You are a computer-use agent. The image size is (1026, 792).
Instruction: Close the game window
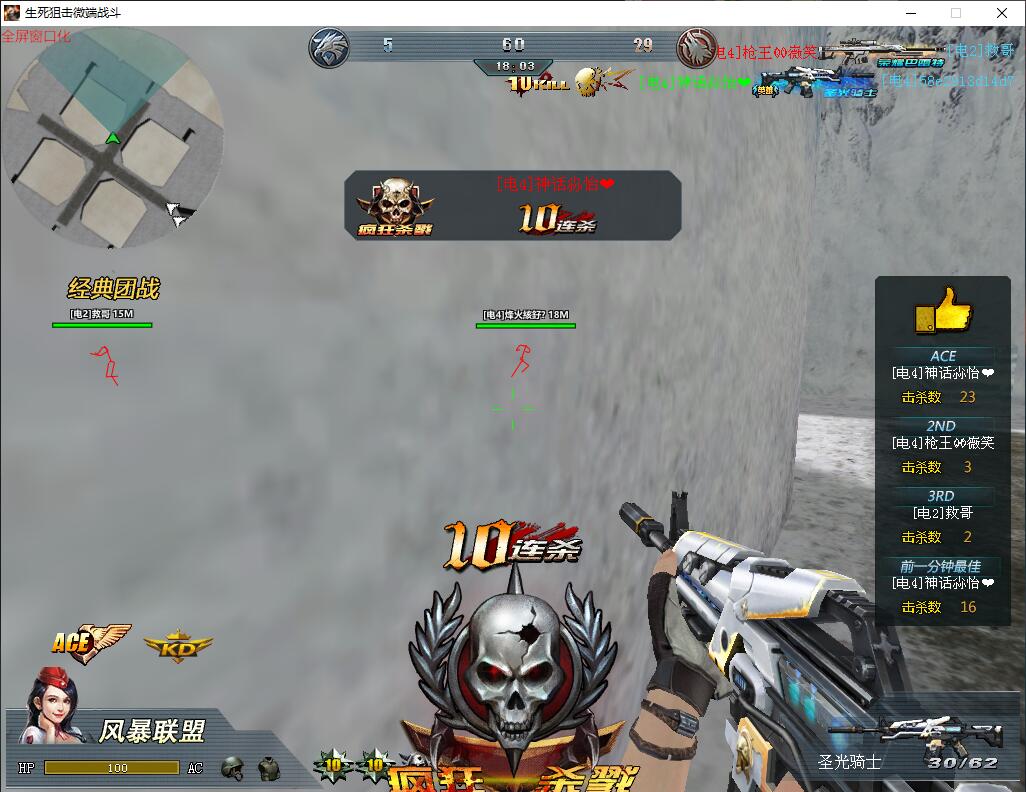click(1002, 13)
